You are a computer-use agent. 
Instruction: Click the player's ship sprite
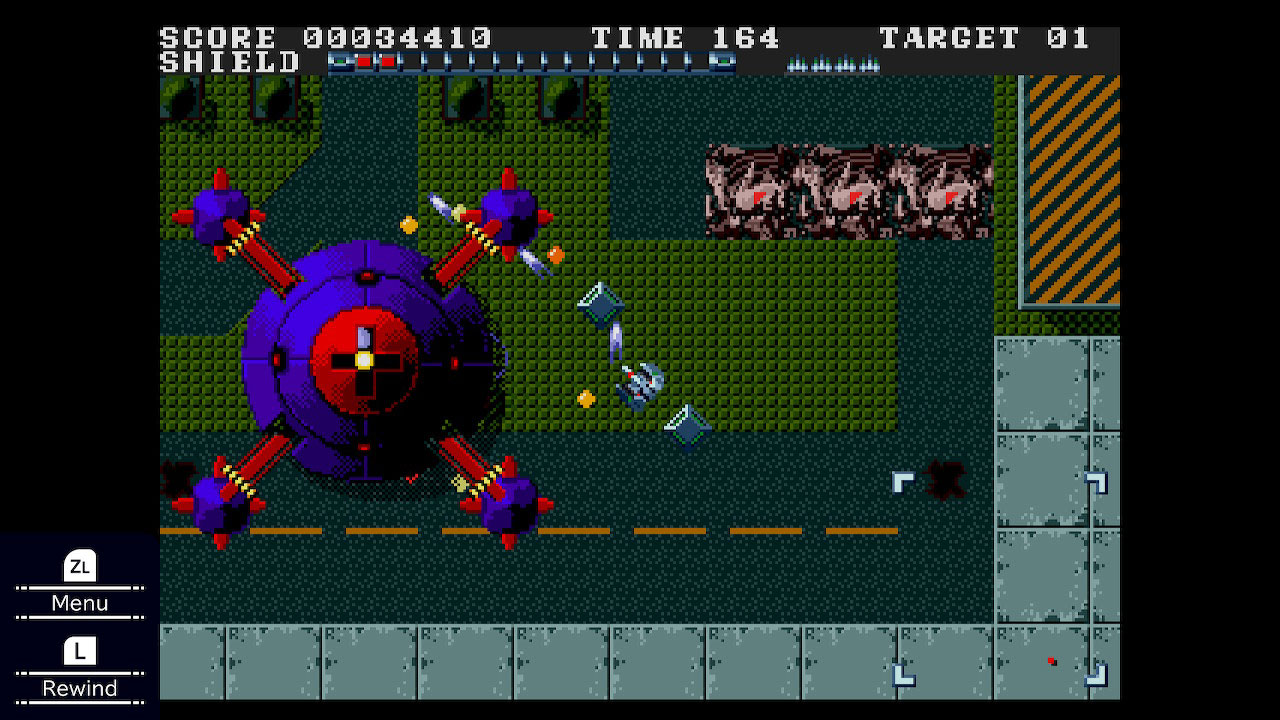pyautogui.click(x=640, y=385)
